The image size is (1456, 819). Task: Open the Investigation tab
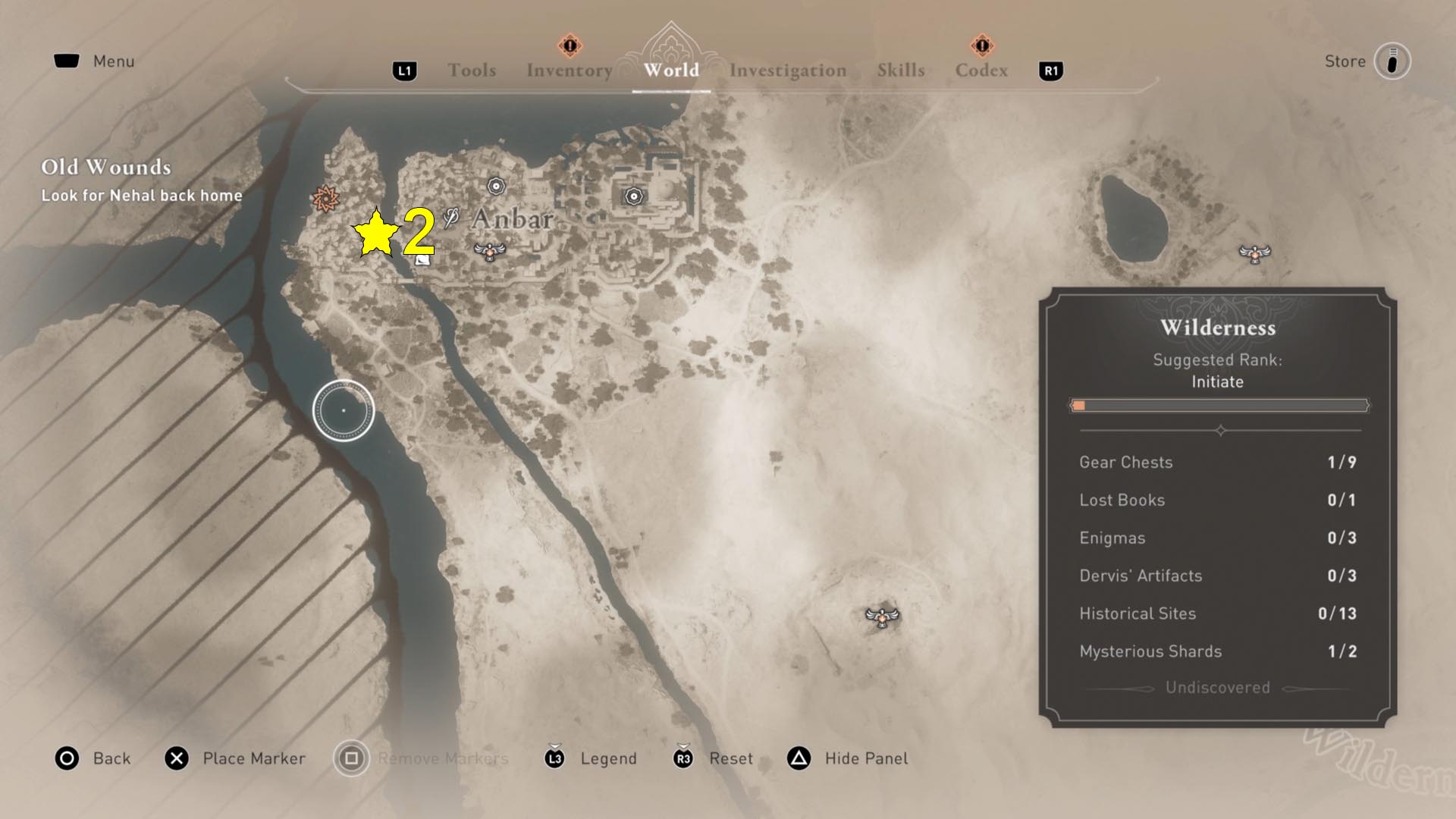pyautogui.click(x=788, y=71)
